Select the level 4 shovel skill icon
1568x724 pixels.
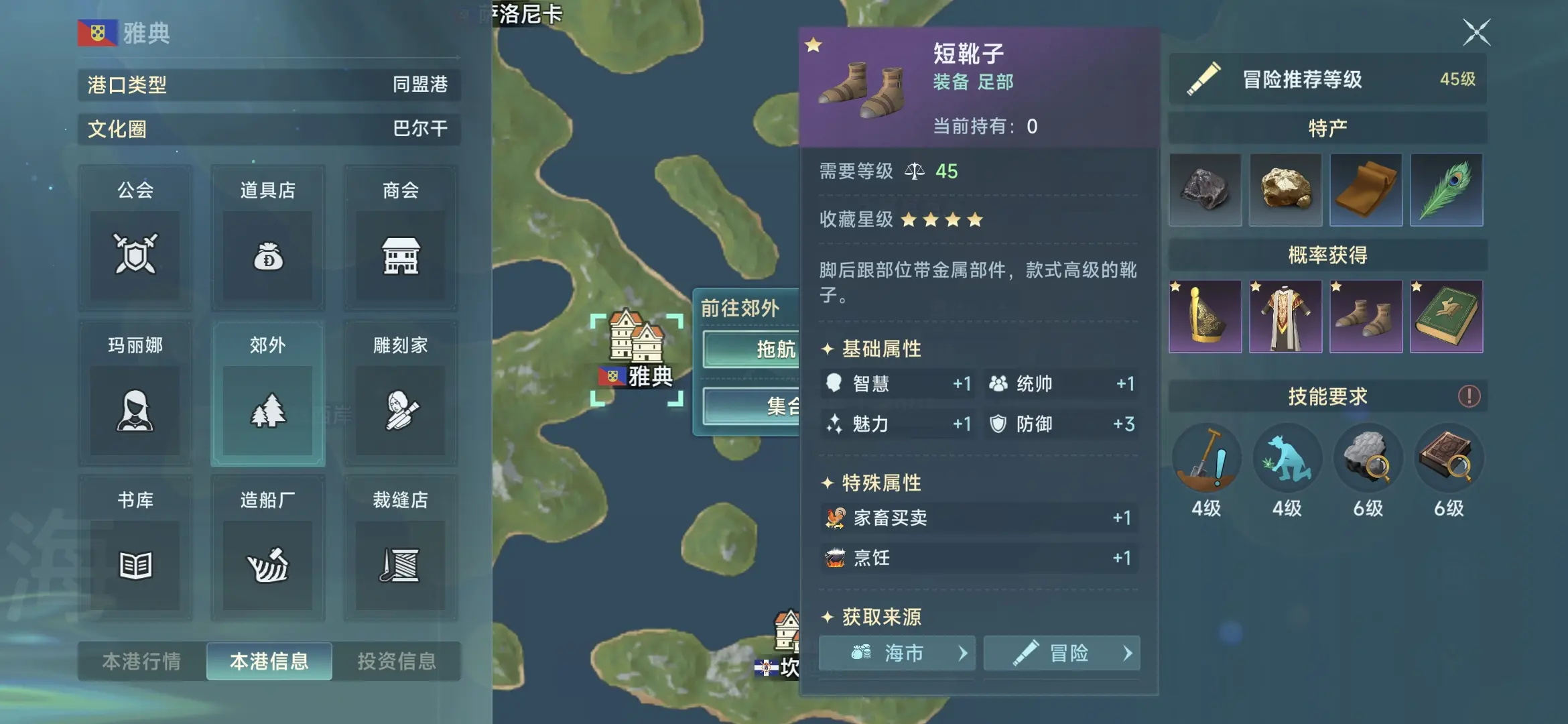tap(1205, 458)
